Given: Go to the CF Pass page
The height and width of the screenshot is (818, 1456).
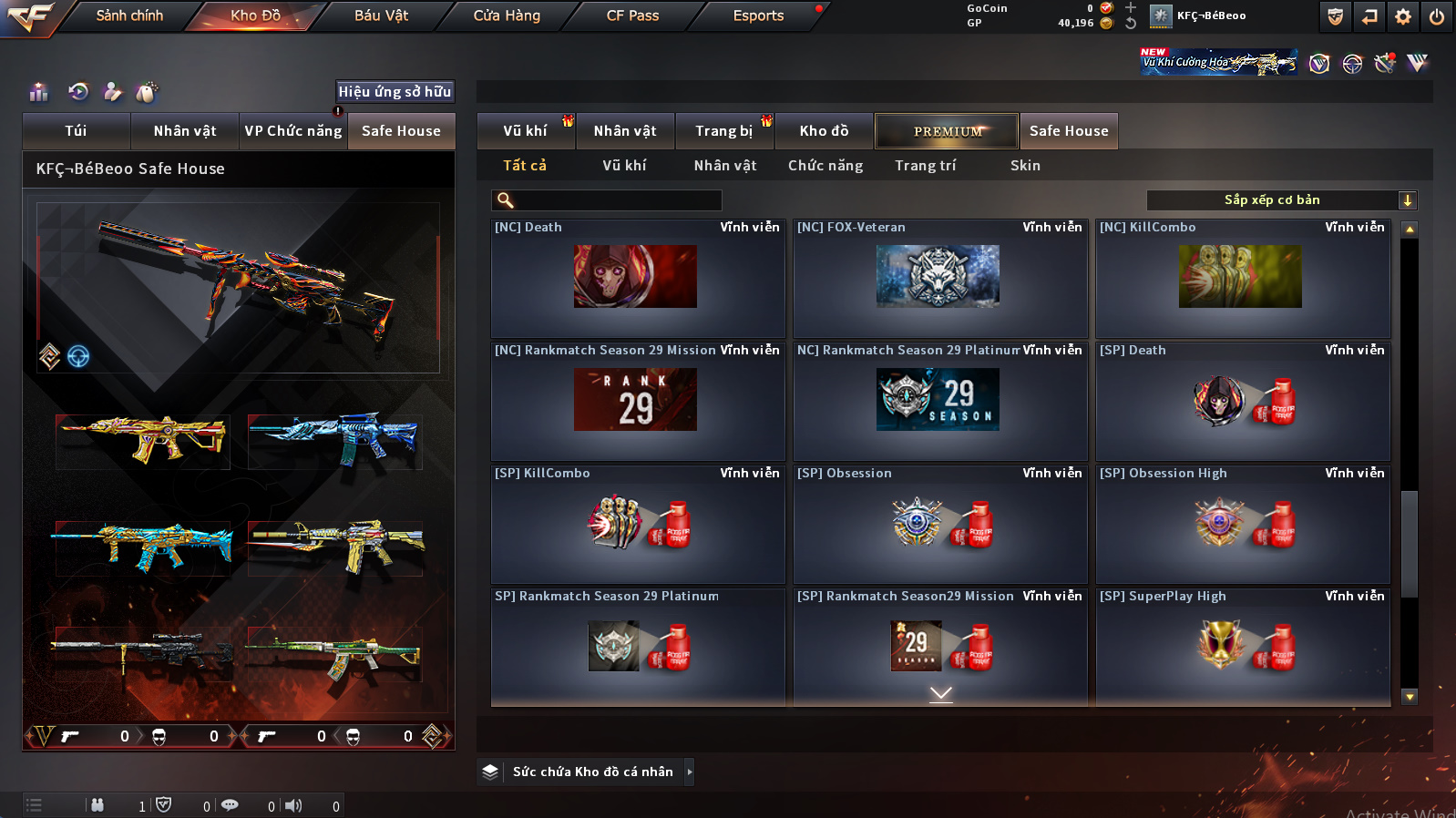Looking at the screenshot, I should (x=632, y=15).
